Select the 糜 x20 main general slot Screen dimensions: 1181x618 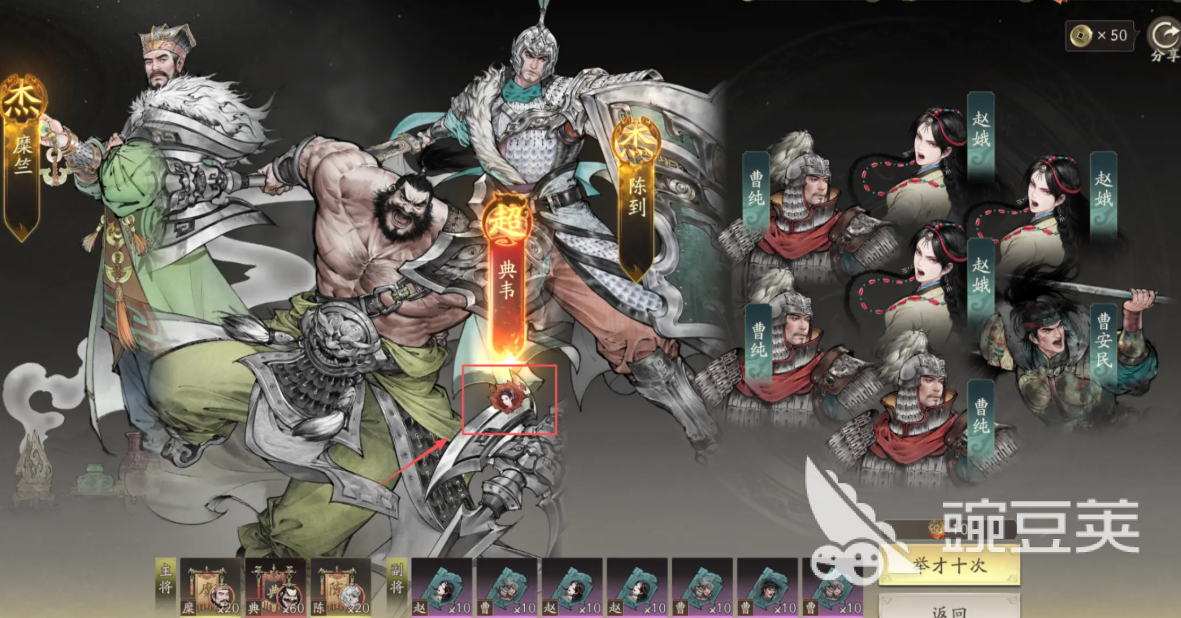(209, 587)
